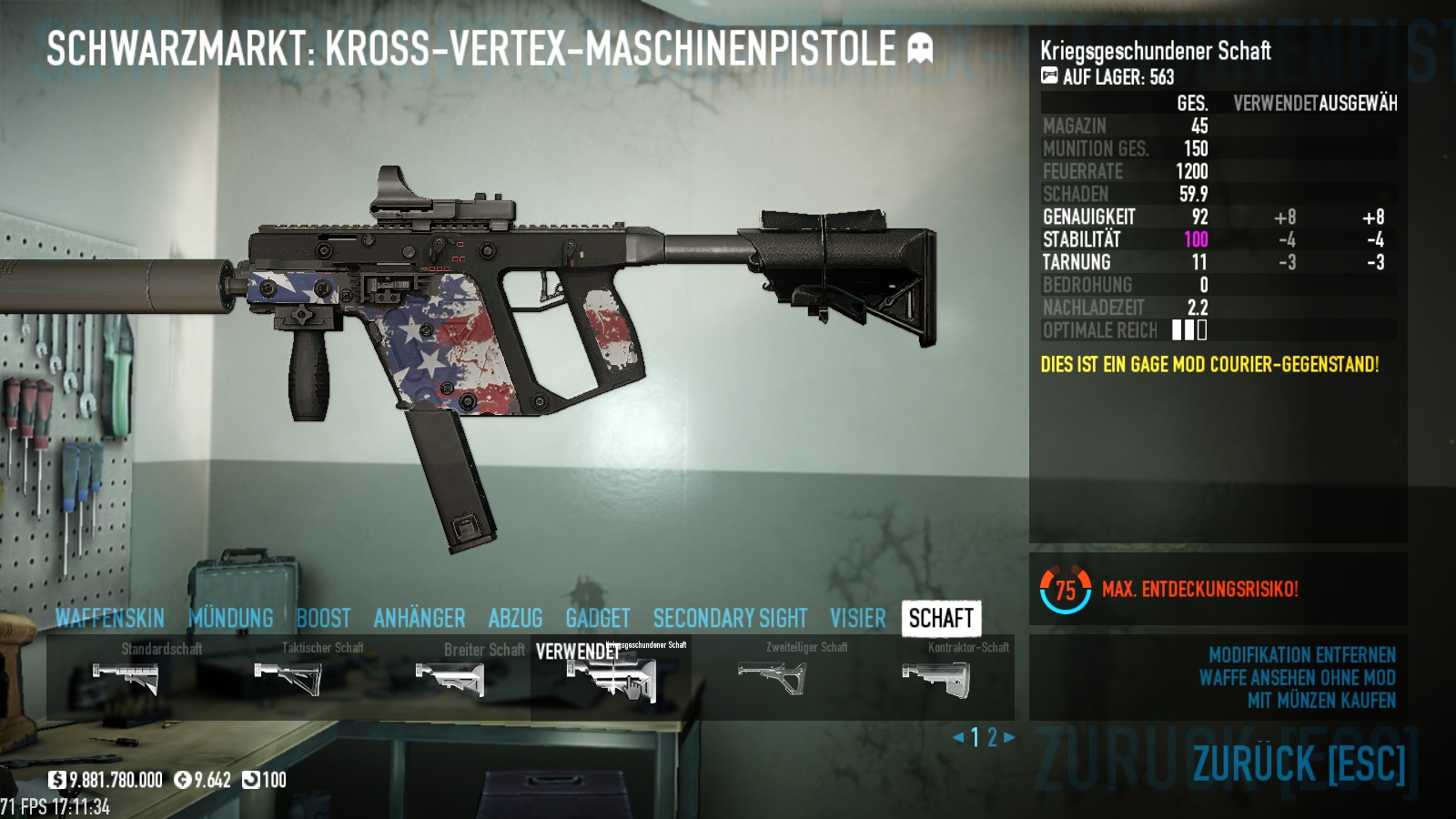Select the Secondary Sight tab

coord(730,619)
